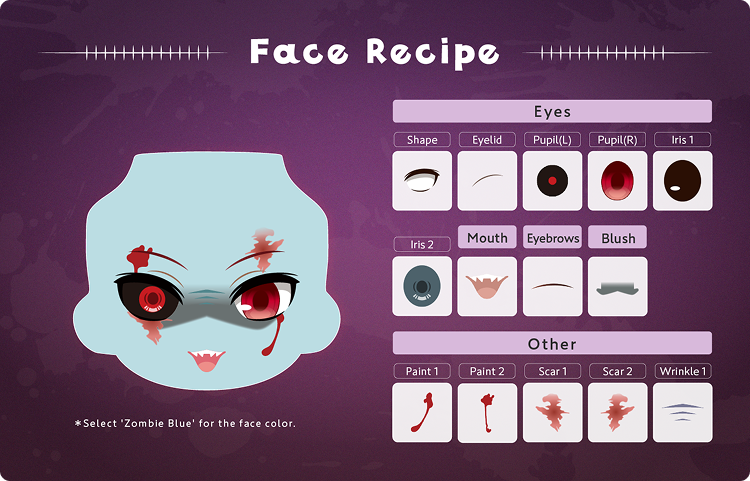Pick the Scar 1 tile
The height and width of the screenshot is (481, 750).
552,412
